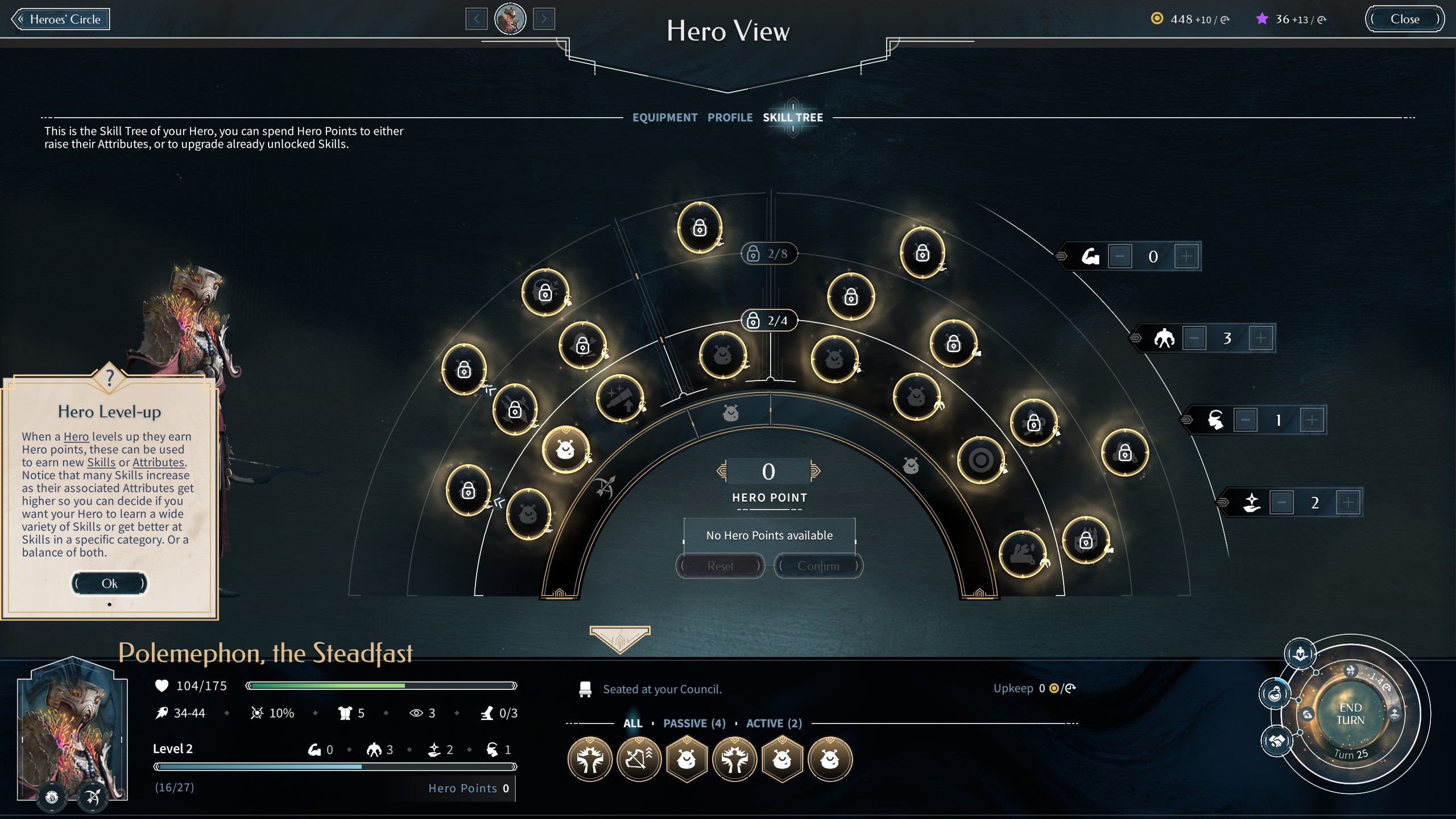Show ALL skills in the list
The image size is (1456, 819).
(x=633, y=723)
